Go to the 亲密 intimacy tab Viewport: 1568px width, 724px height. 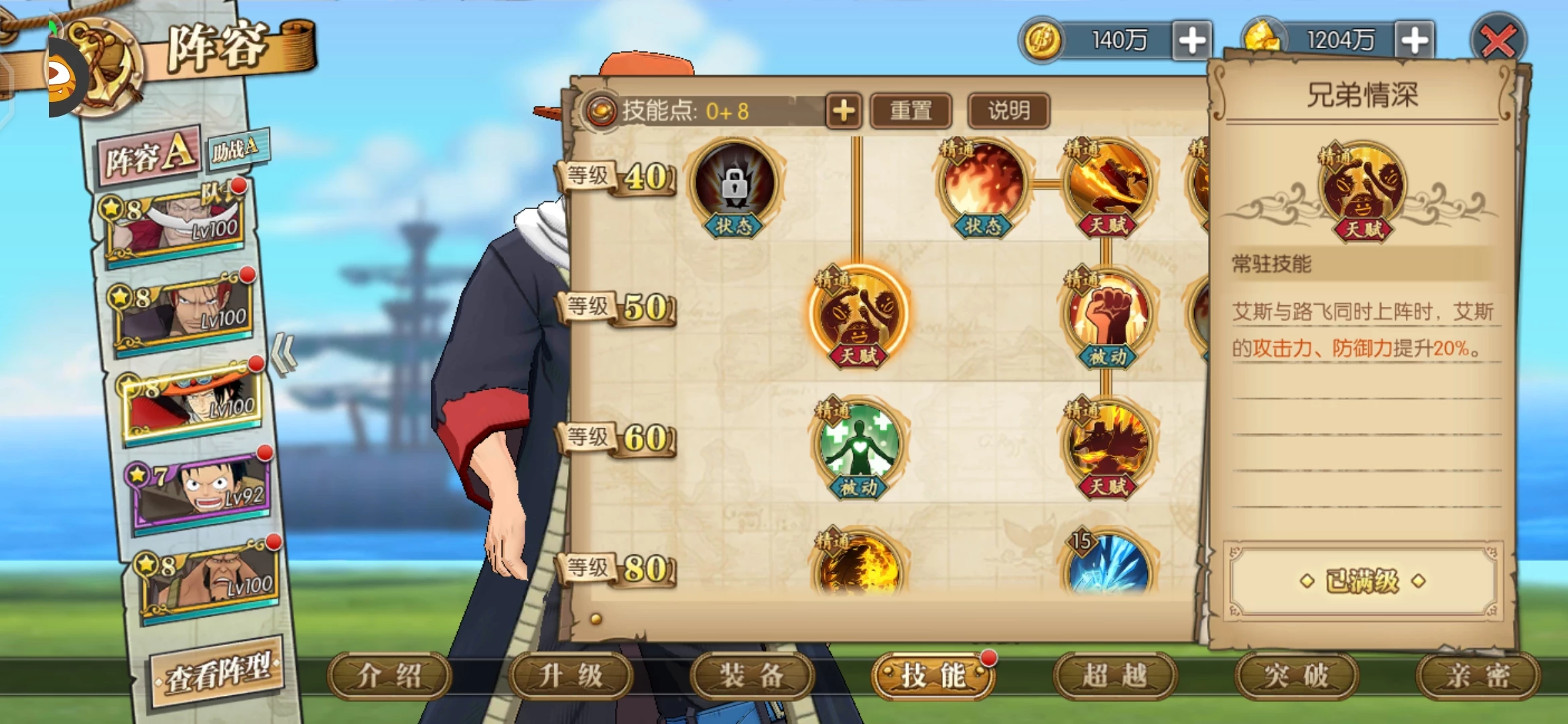click(x=1478, y=676)
